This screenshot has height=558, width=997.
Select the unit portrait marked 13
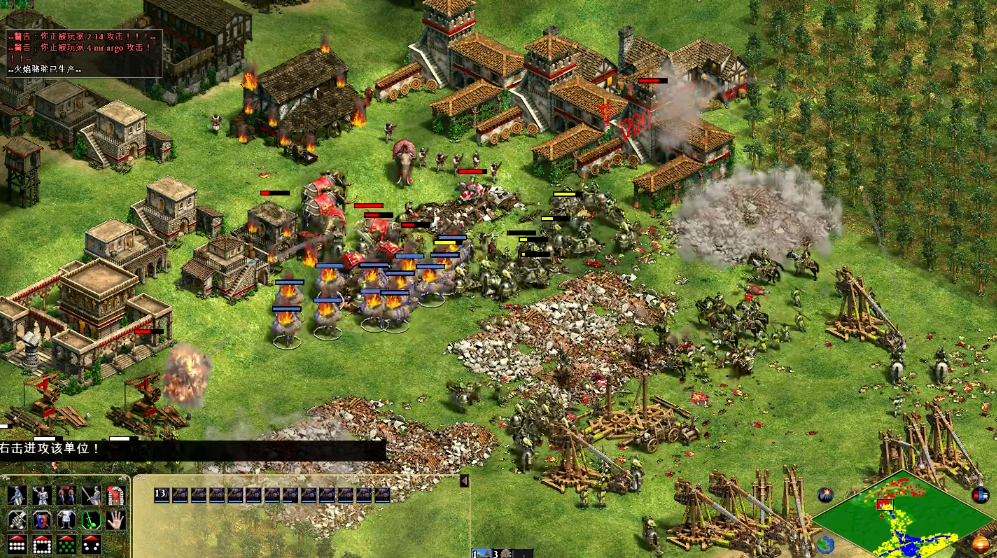162,495
